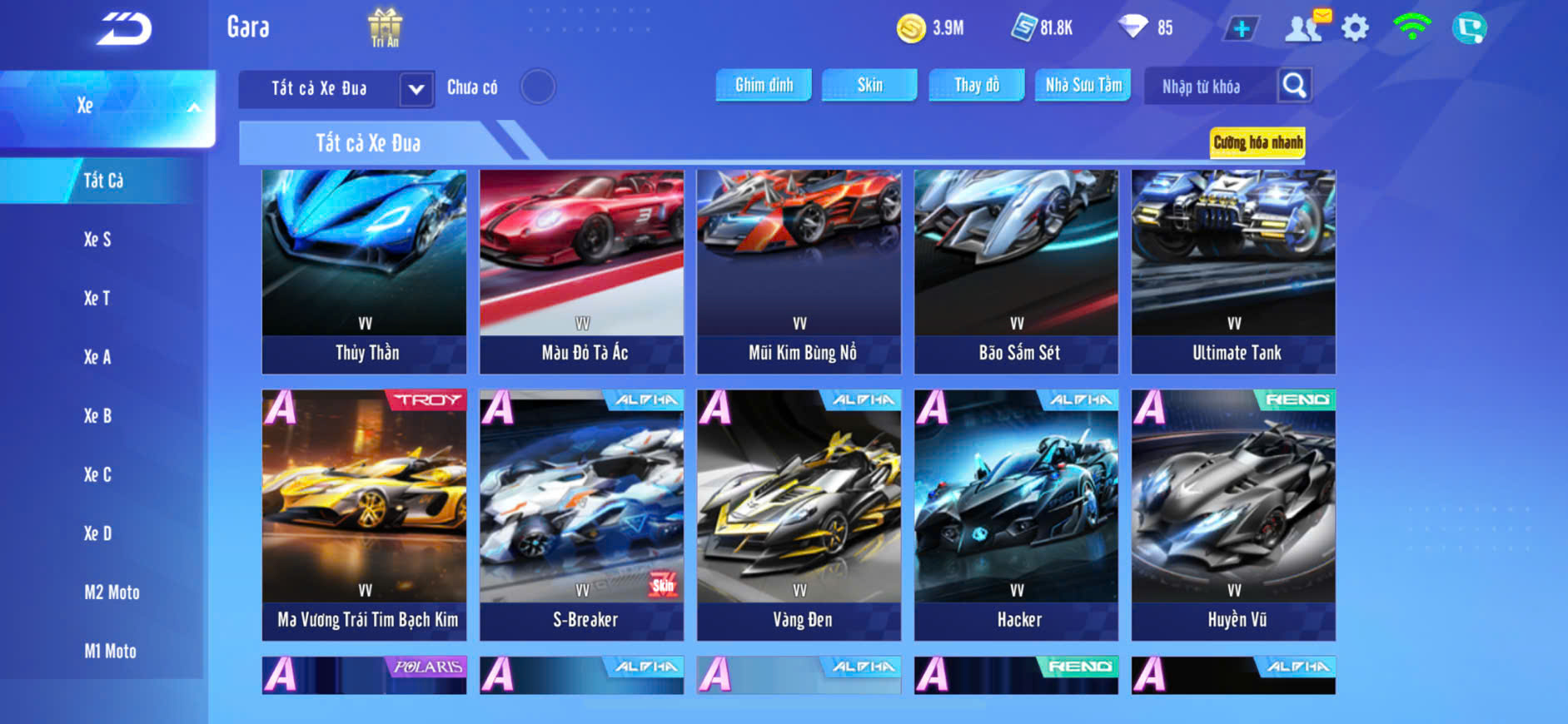1568x724 pixels.
Task: Choose the Hacker car card
Action: (x=1016, y=514)
